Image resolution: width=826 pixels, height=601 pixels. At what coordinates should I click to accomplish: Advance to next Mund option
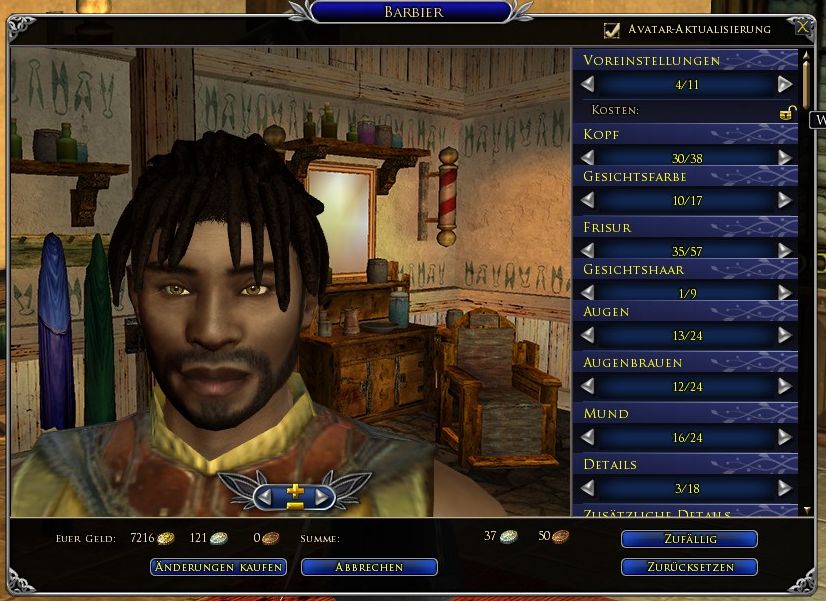784,437
